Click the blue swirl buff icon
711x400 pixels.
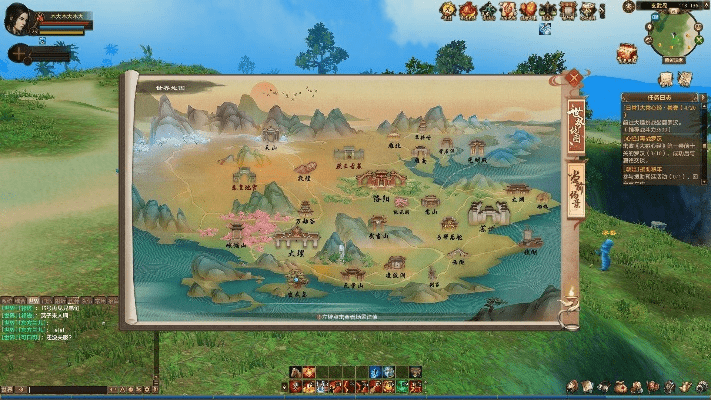(544, 29)
